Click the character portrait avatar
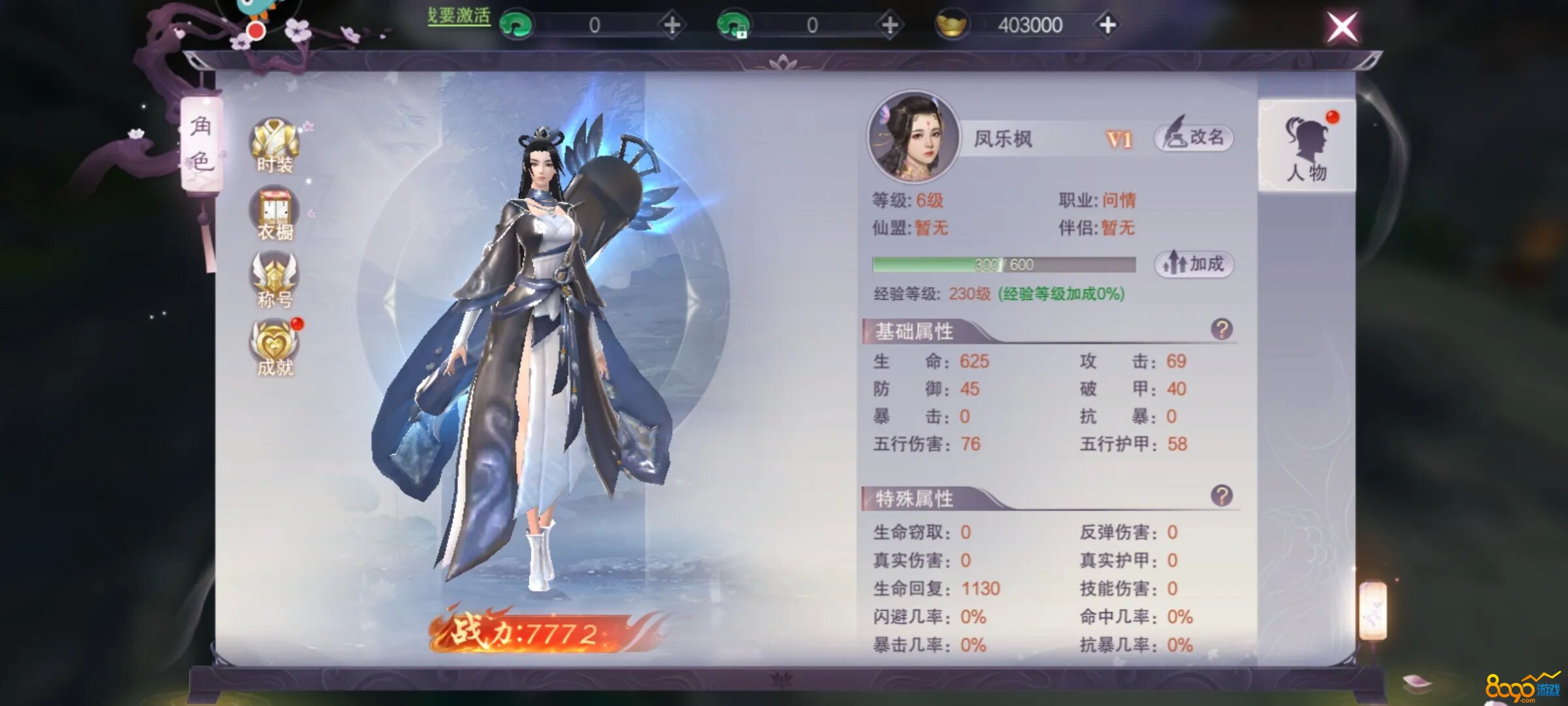This screenshot has width=1568, height=706. coord(913,138)
